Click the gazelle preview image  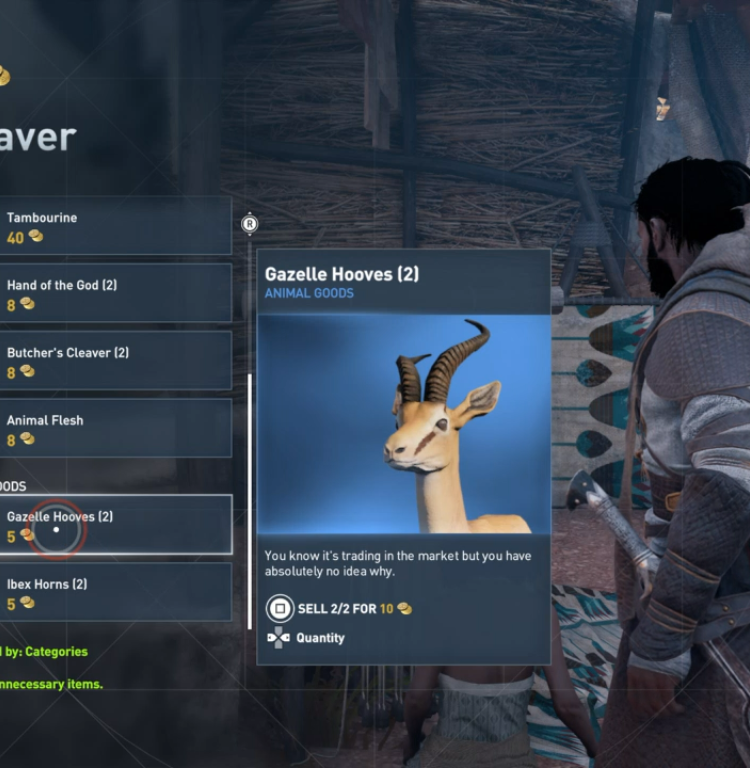point(404,425)
